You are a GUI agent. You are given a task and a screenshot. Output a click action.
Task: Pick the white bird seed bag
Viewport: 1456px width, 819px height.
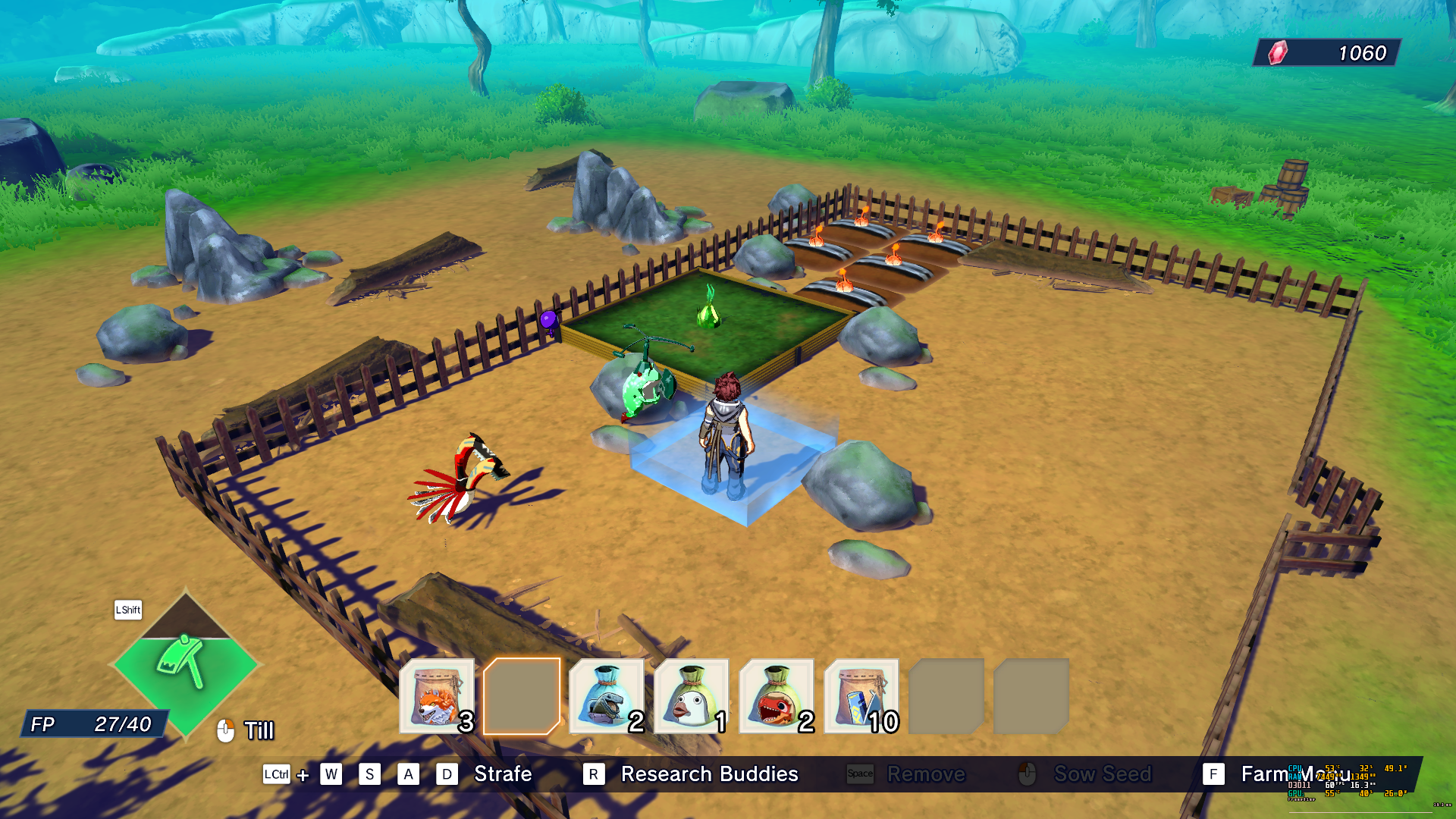pos(692,696)
